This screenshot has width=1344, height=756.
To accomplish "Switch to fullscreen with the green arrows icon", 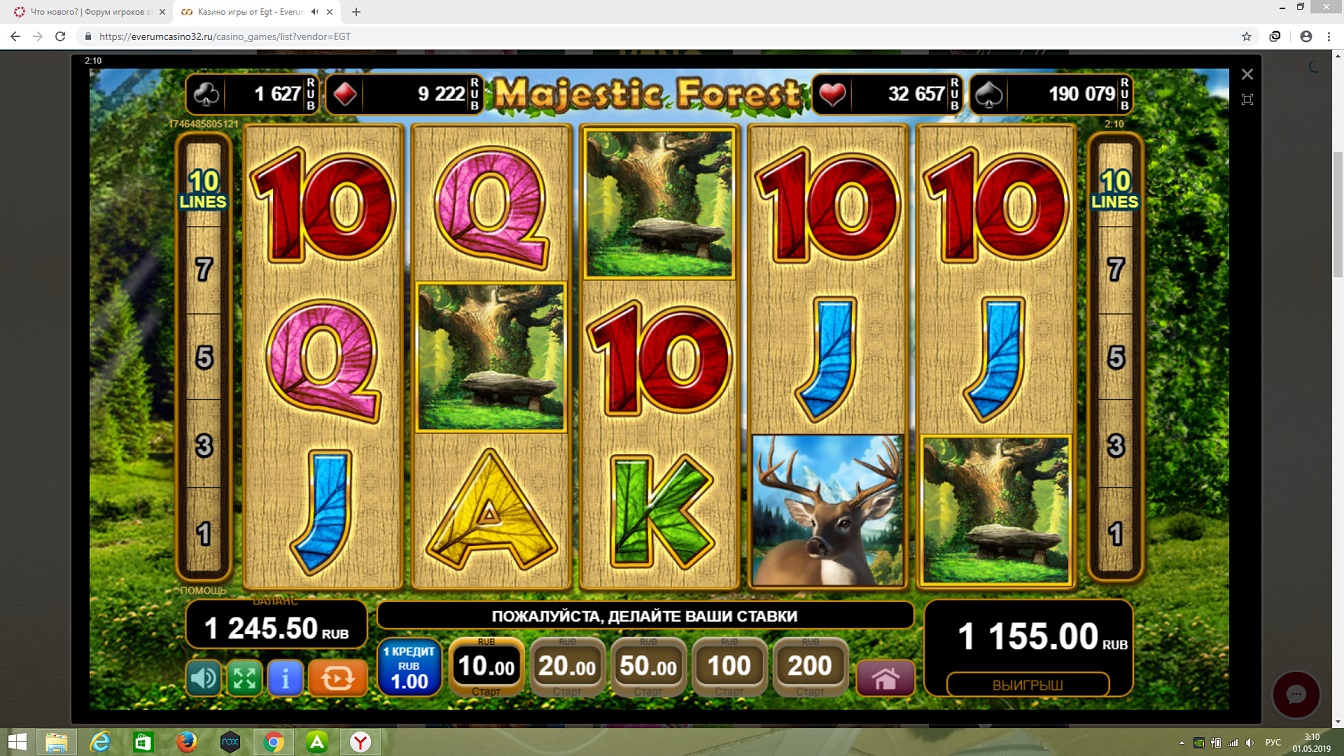I will click(x=244, y=679).
